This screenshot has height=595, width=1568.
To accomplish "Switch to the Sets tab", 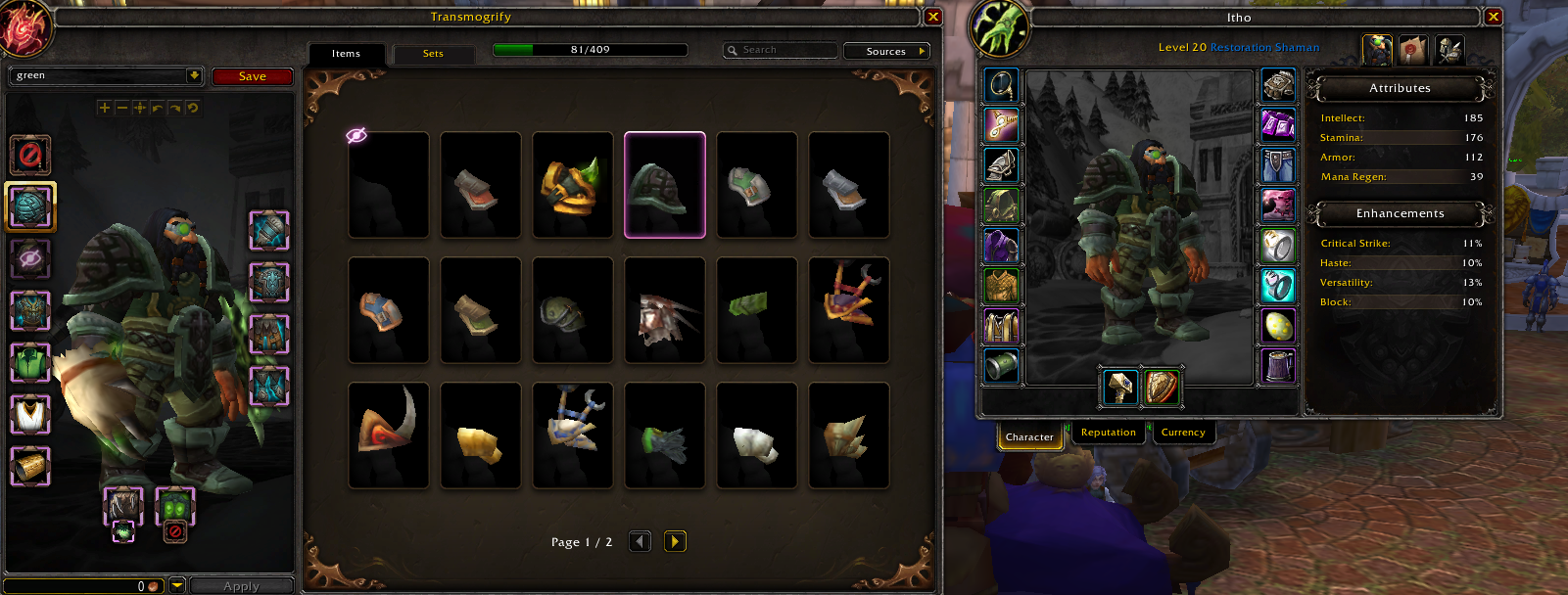I will (x=433, y=54).
